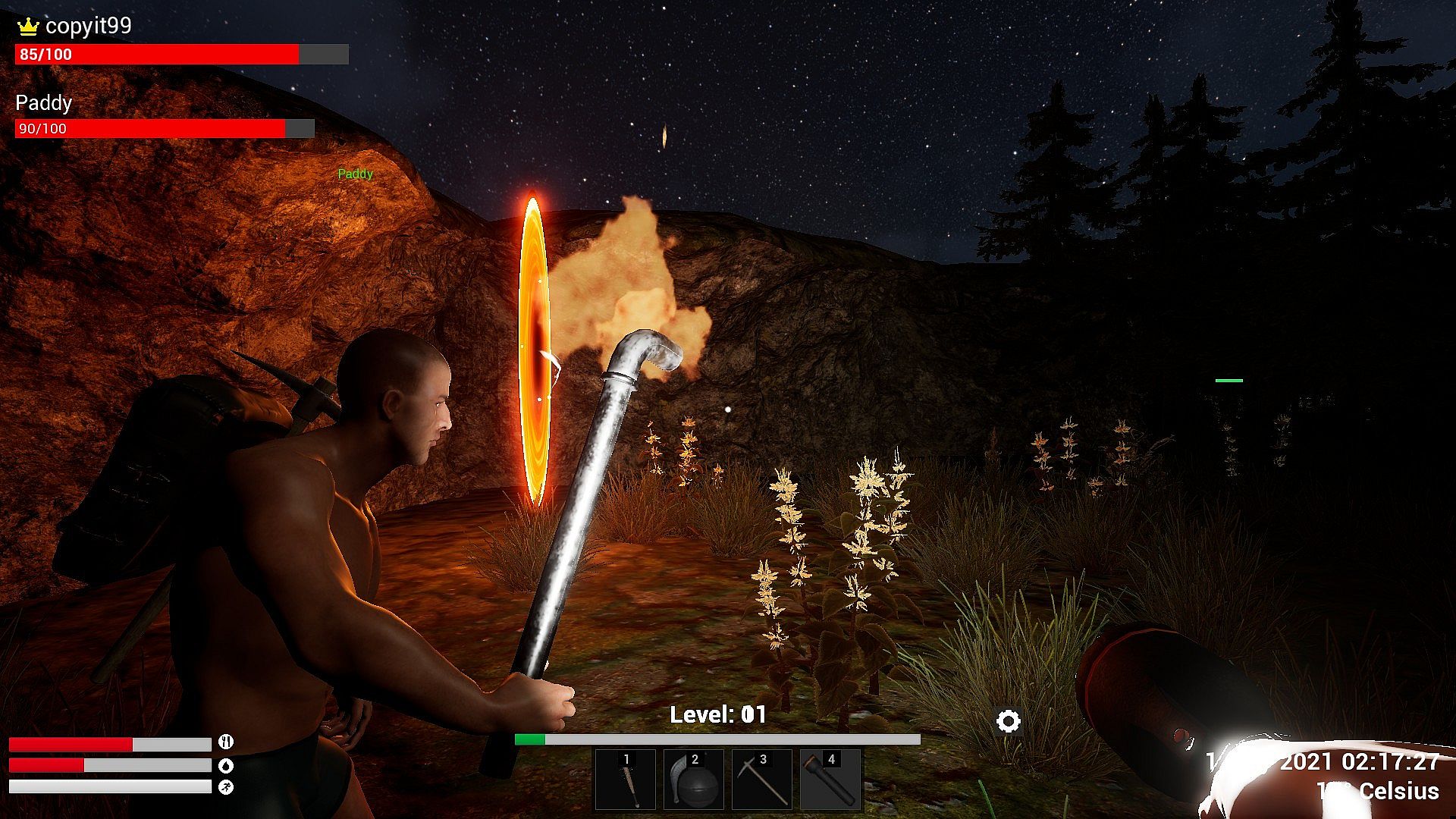Switch to the flashlight hotbar slot
This screenshot has height=819, width=1456.
click(x=830, y=780)
